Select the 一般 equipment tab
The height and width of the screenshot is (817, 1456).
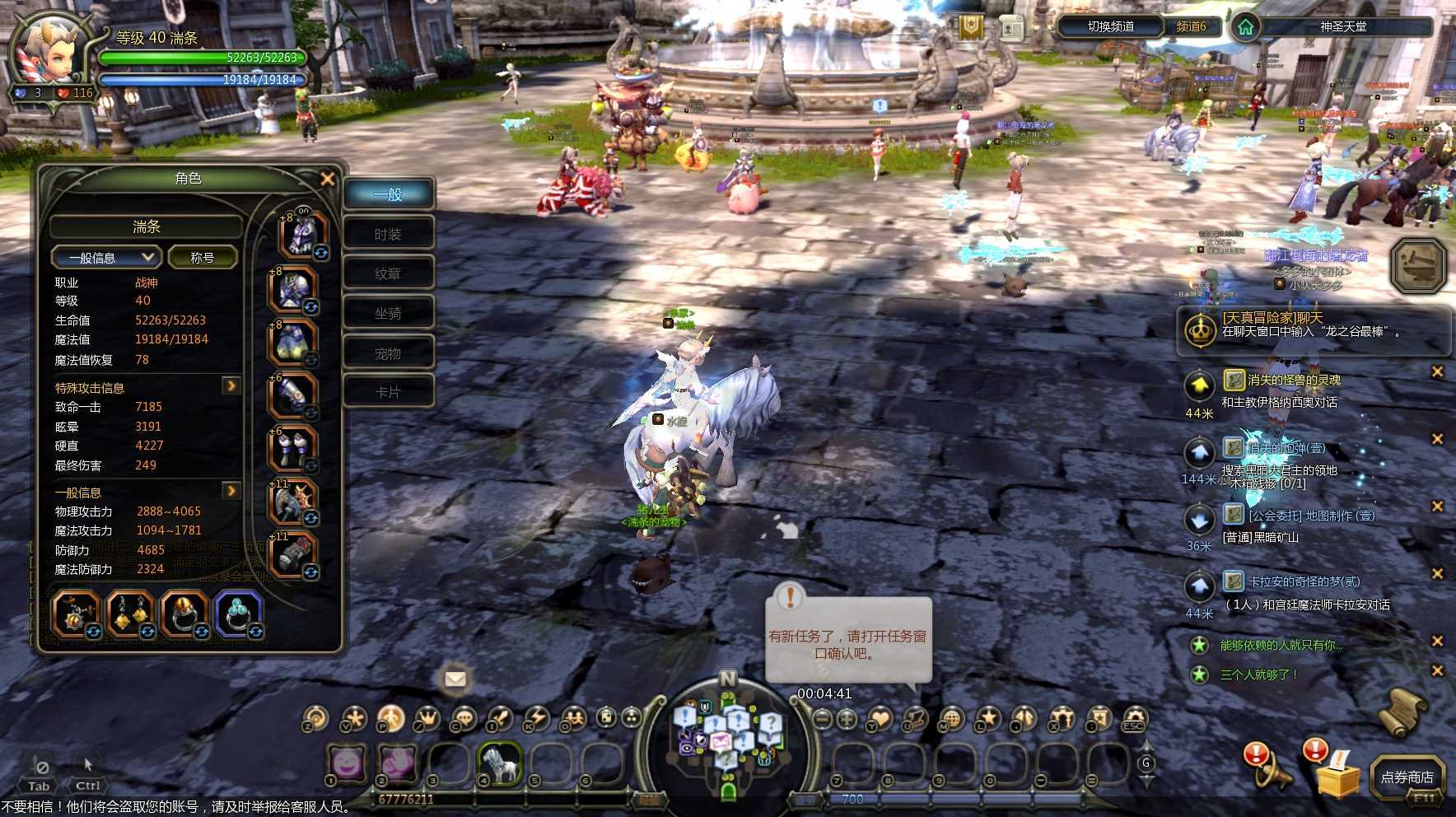pos(388,194)
